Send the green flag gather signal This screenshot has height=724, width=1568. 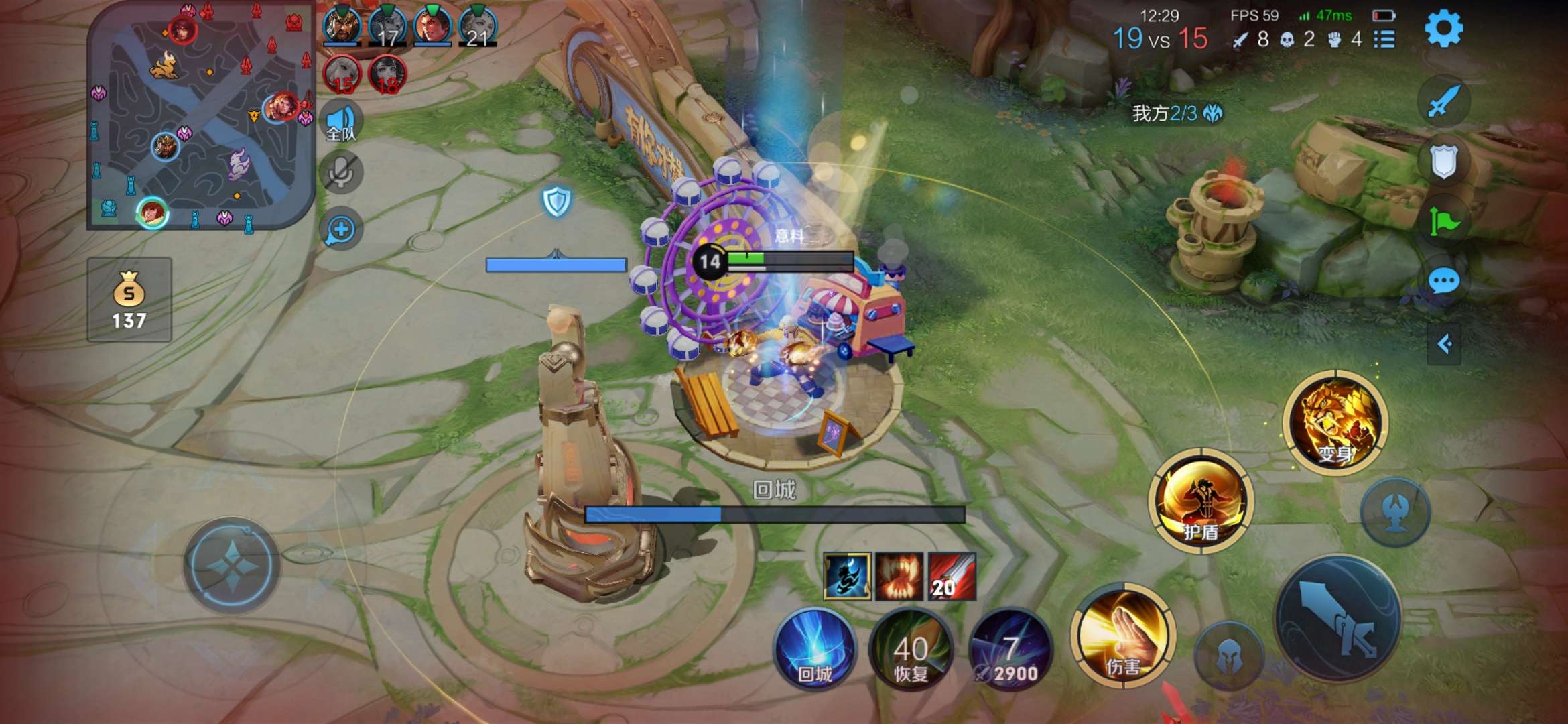1443,221
